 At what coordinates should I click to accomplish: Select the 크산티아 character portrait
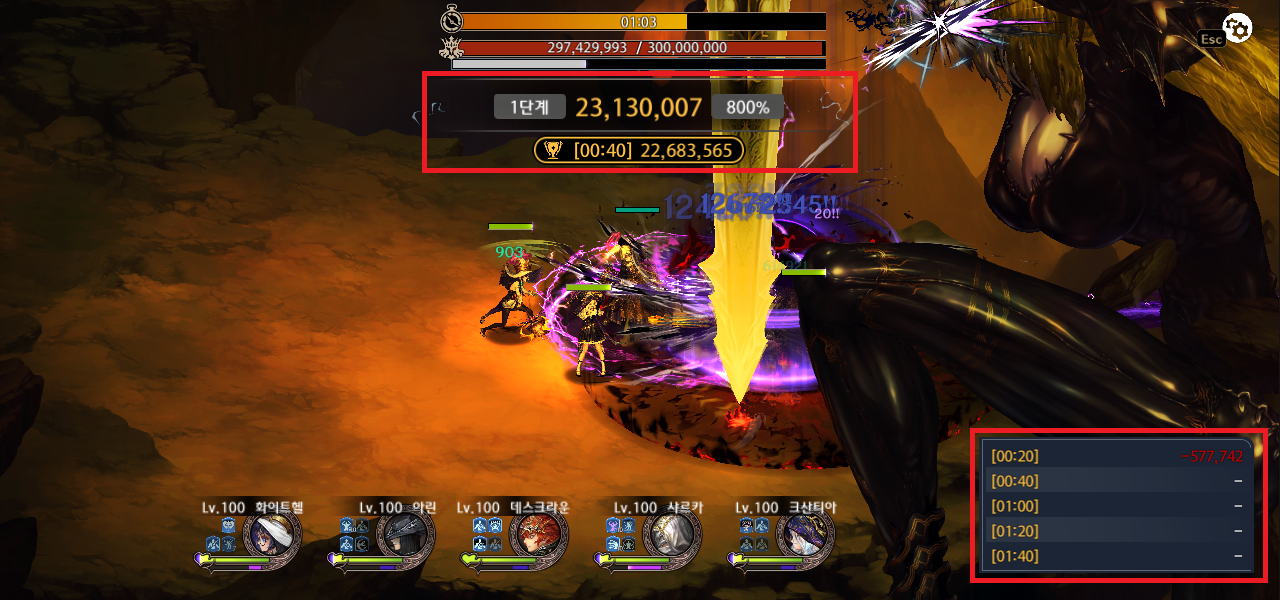[x=806, y=538]
